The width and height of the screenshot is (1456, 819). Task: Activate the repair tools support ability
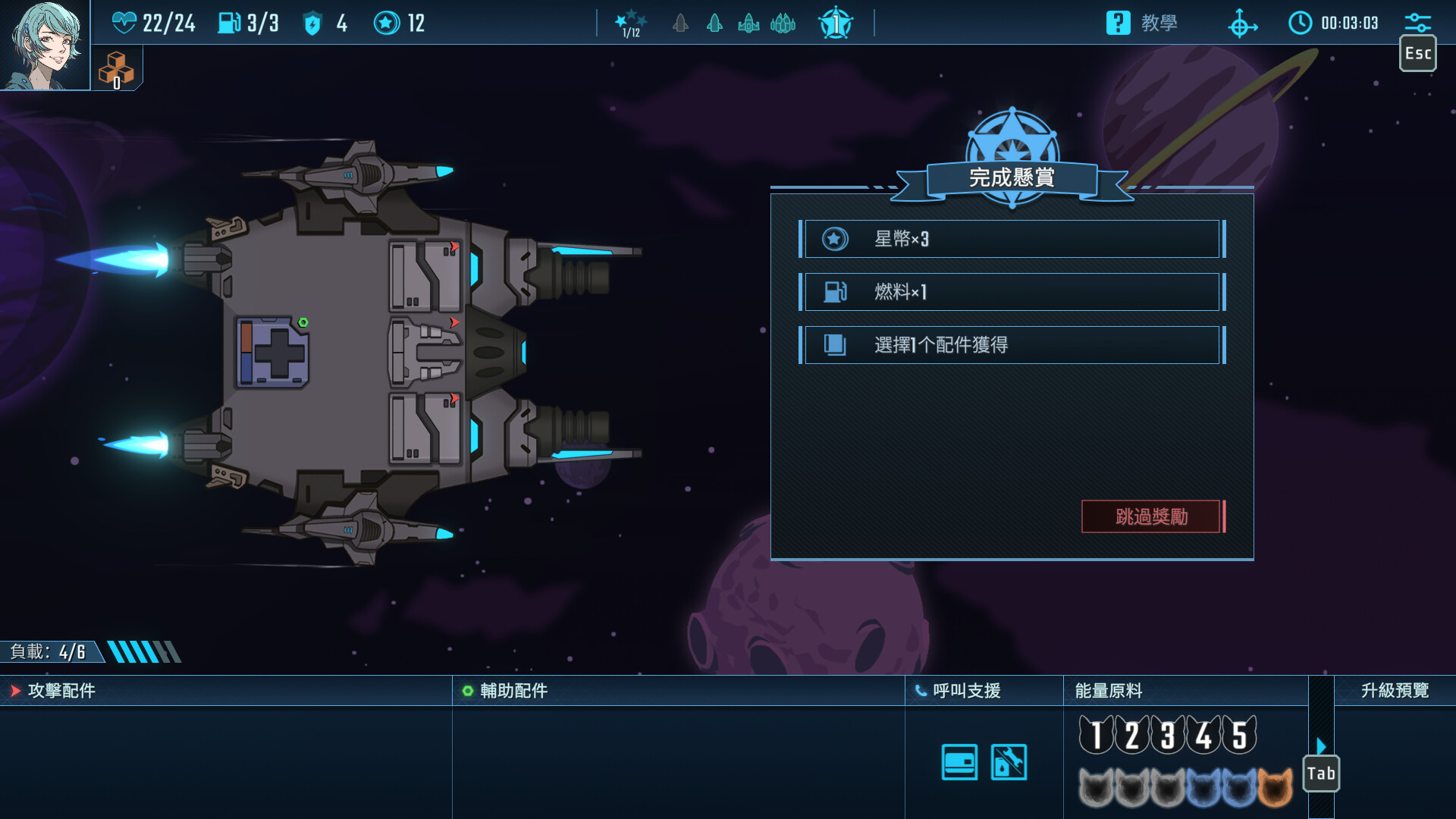[x=1009, y=762]
